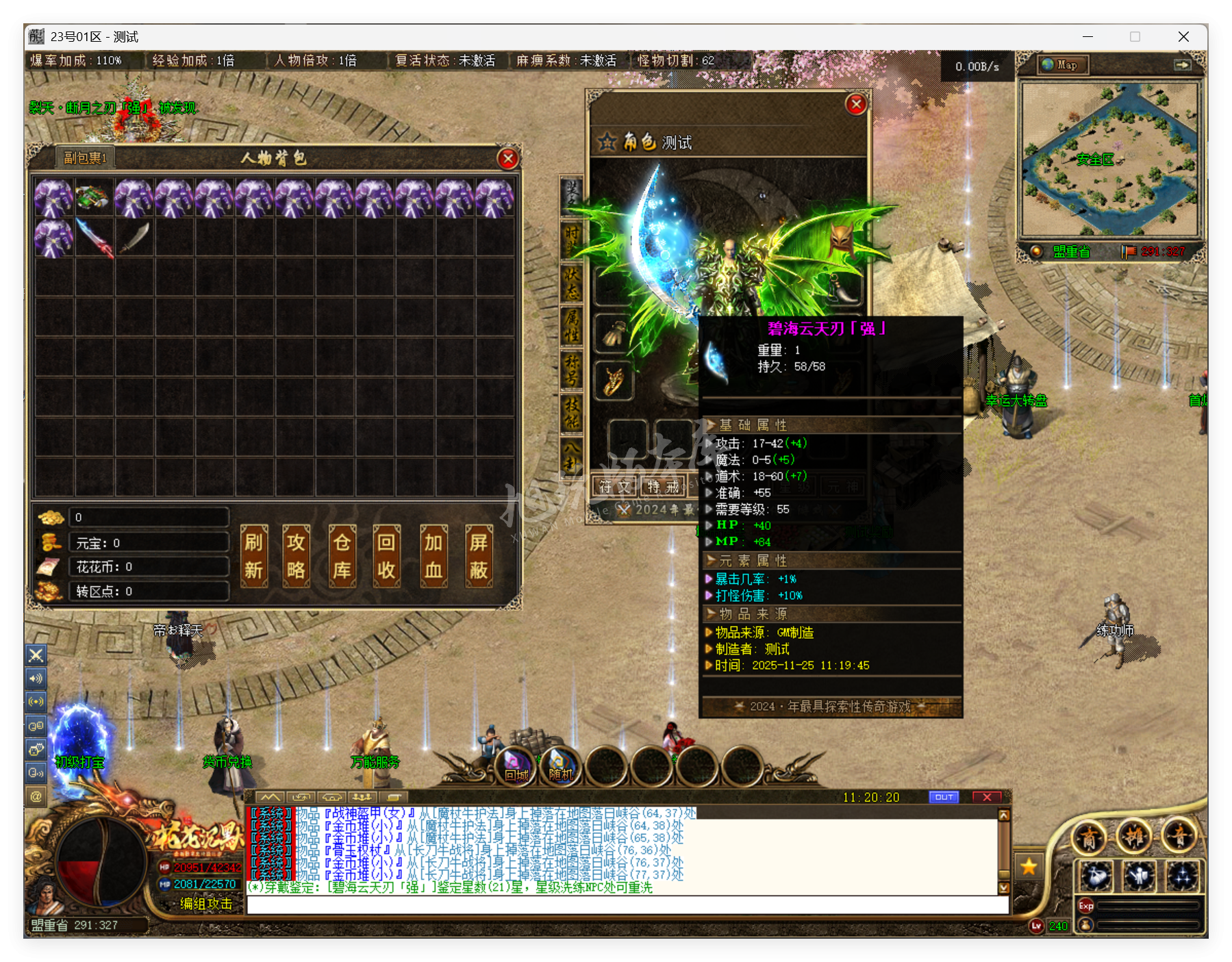Click the broadcast announcement icon in left sidebar
The height and width of the screenshot is (962, 1232).
click(36, 701)
